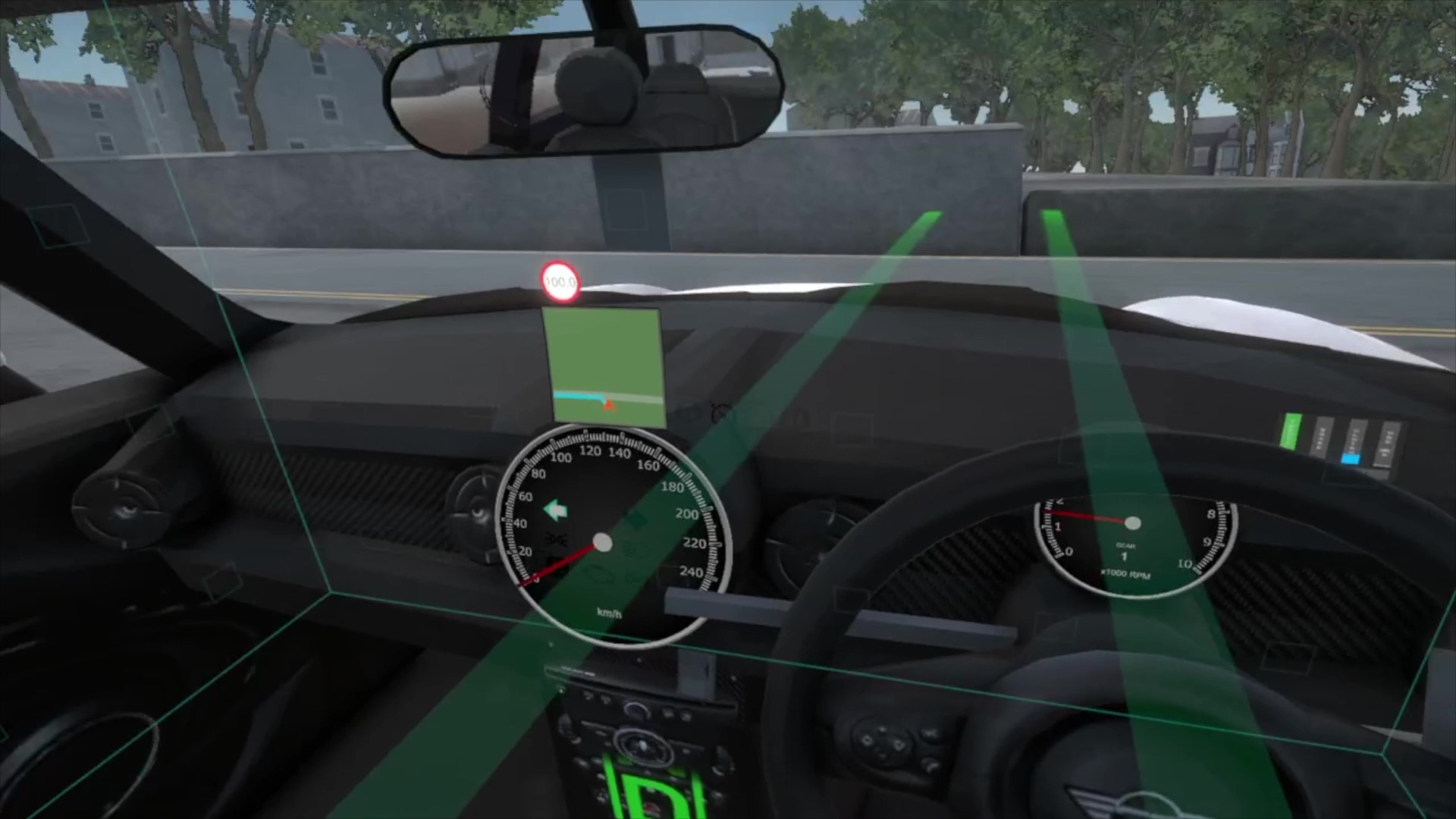
Task: Click the x1000 RPM label on the tachometer
Action: 1127,575
